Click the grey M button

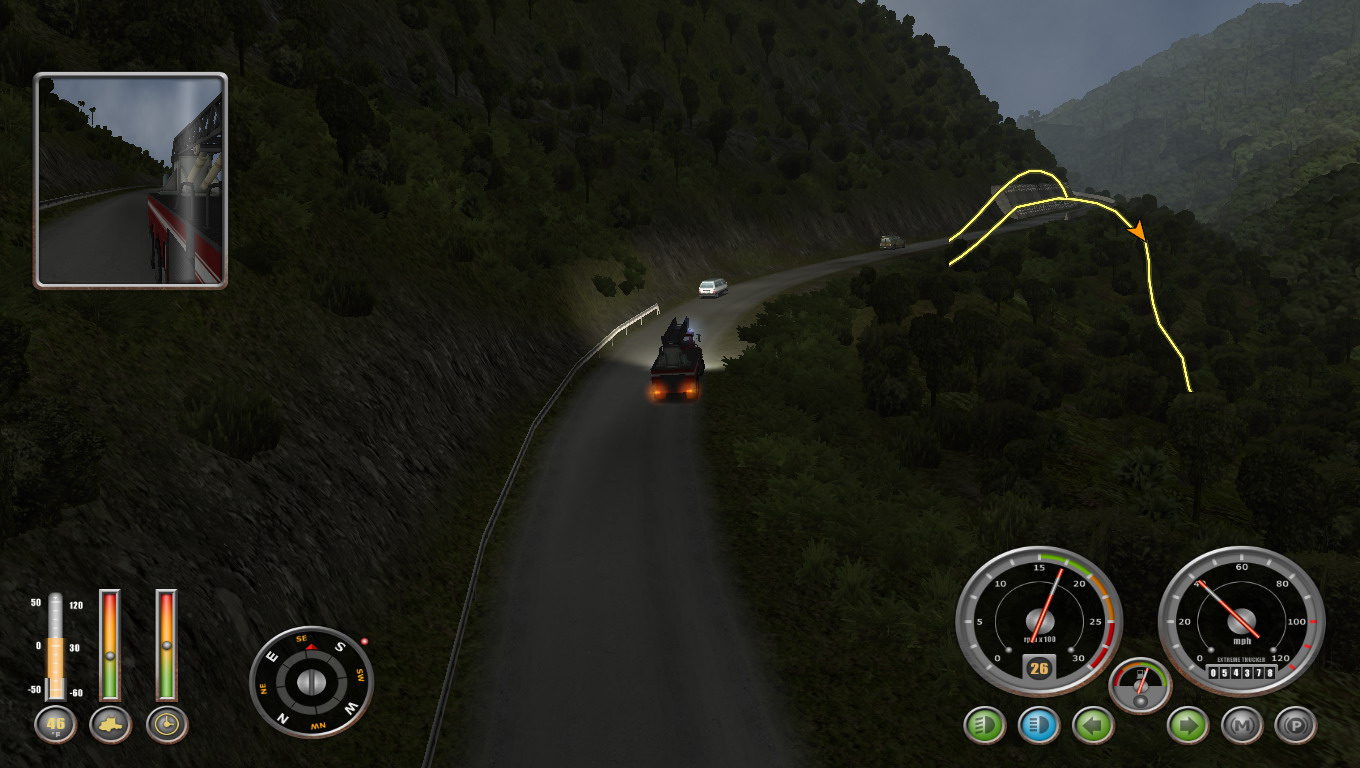(1242, 725)
